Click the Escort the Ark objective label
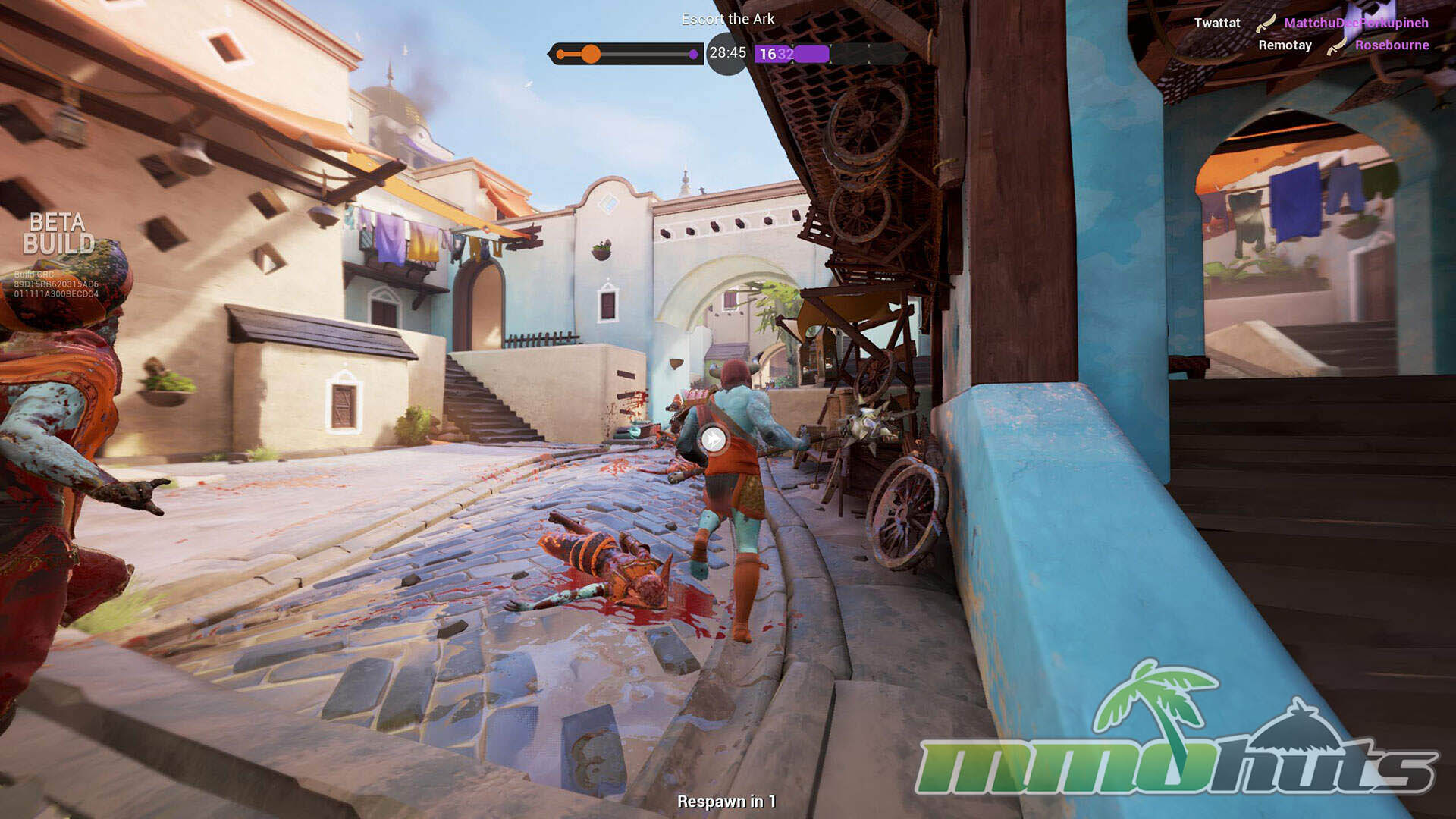 click(x=728, y=19)
